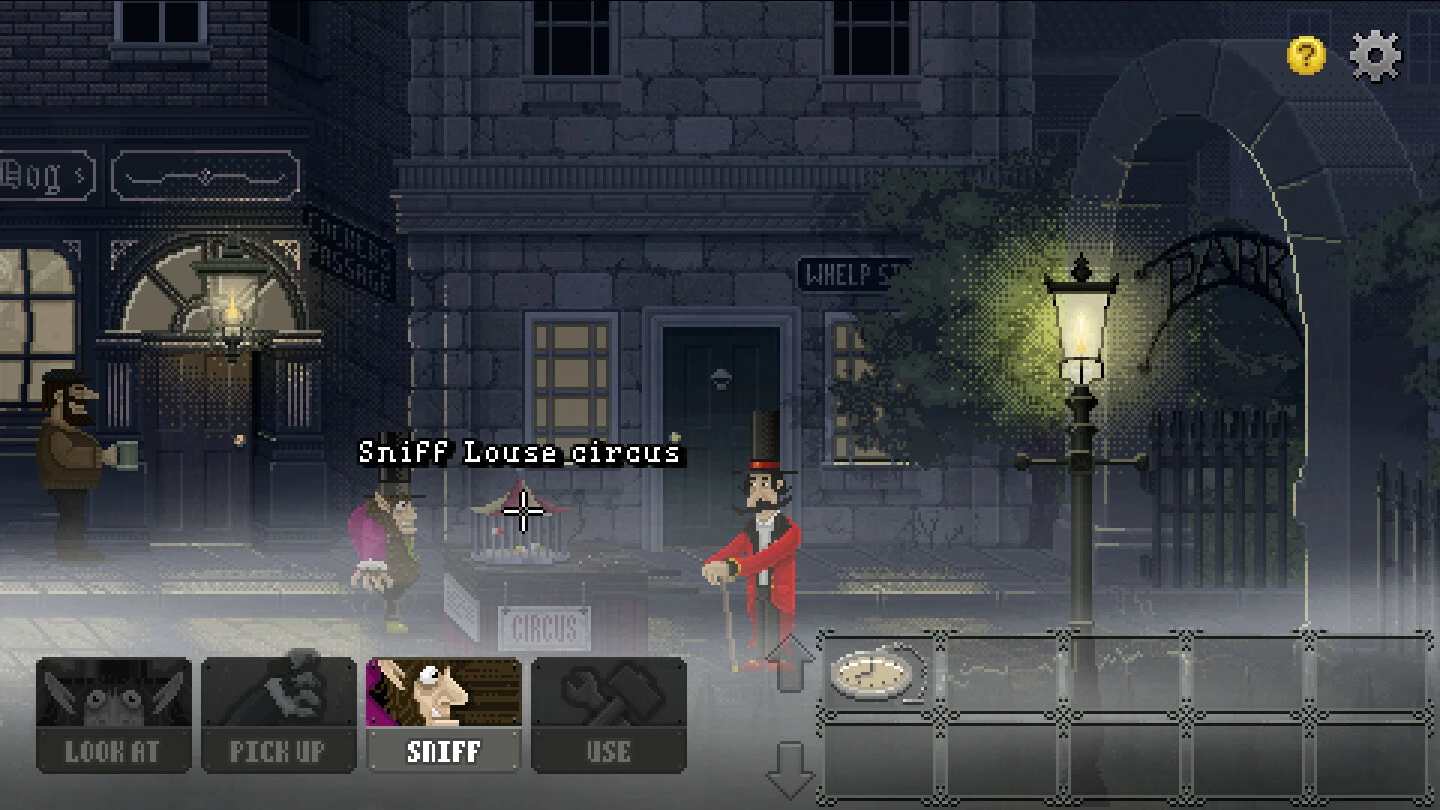Select the Look At verb
The image size is (1440, 810).
[x=113, y=714]
